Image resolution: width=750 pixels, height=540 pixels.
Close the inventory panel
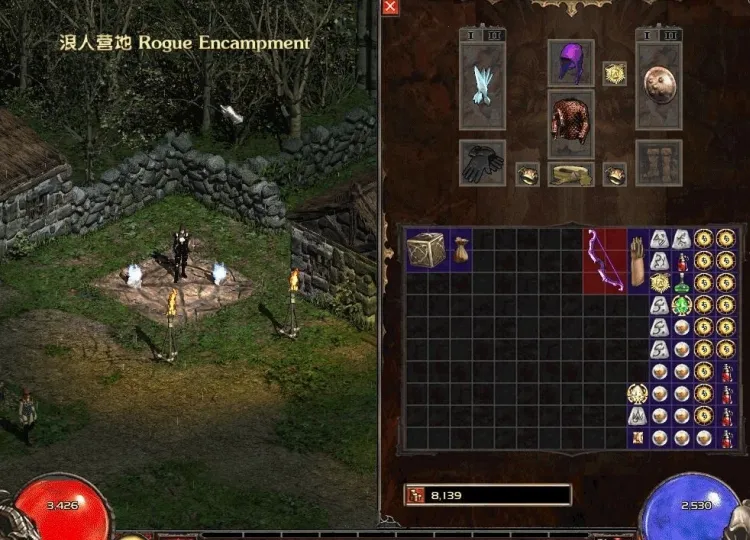pos(390,7)
